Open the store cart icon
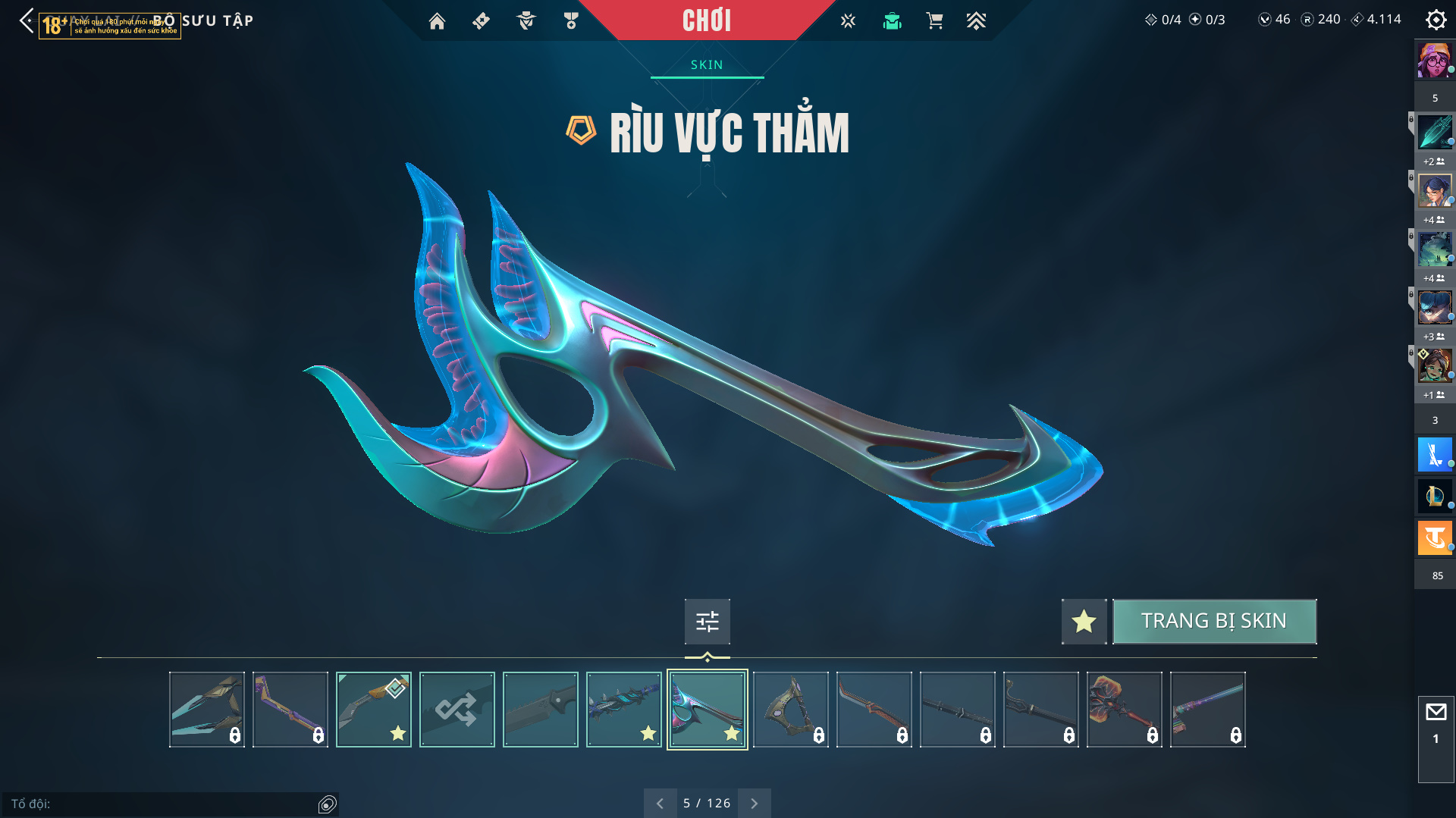 [934, 21]
